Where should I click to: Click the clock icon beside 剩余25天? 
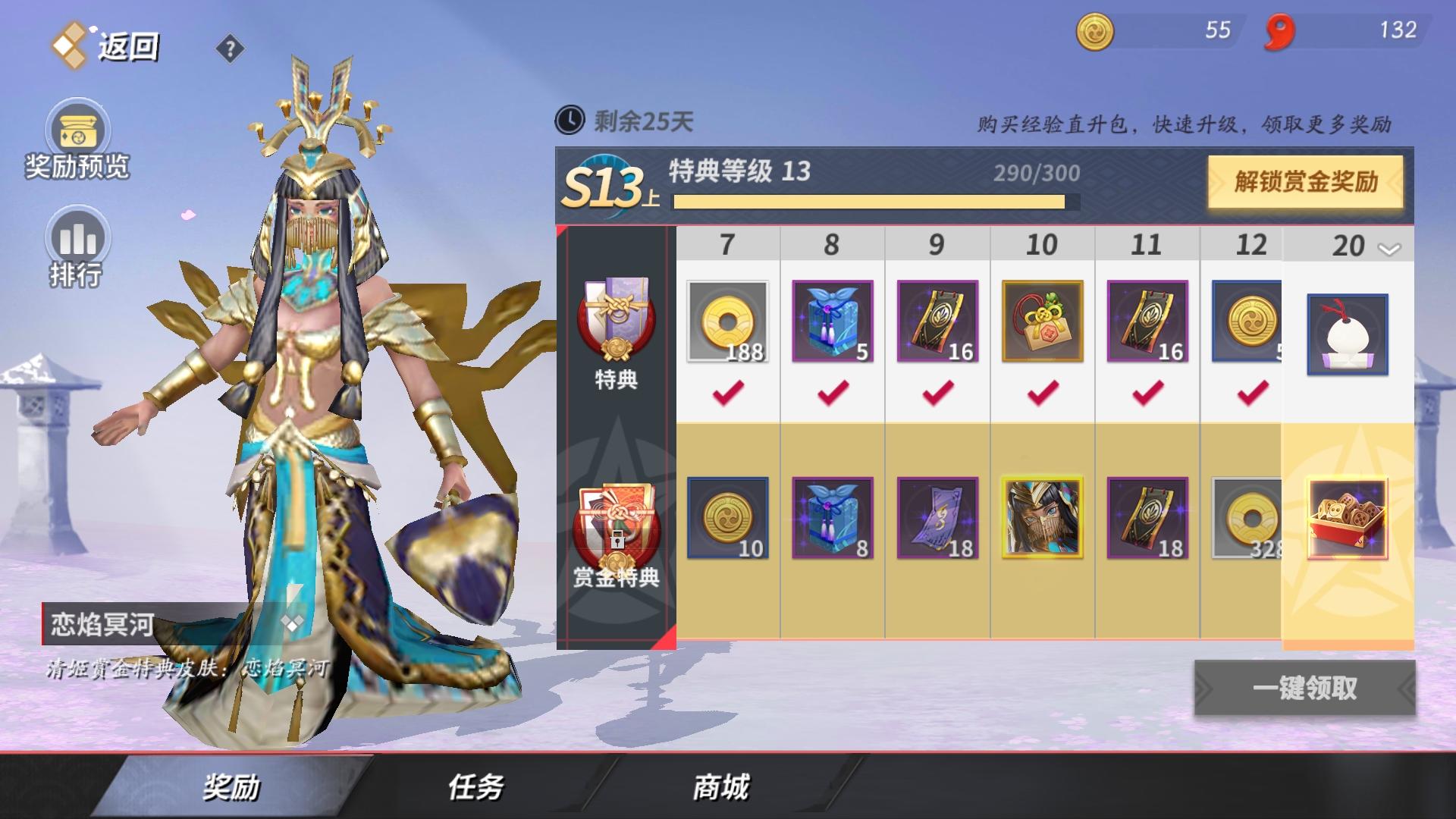coord(571,119)
